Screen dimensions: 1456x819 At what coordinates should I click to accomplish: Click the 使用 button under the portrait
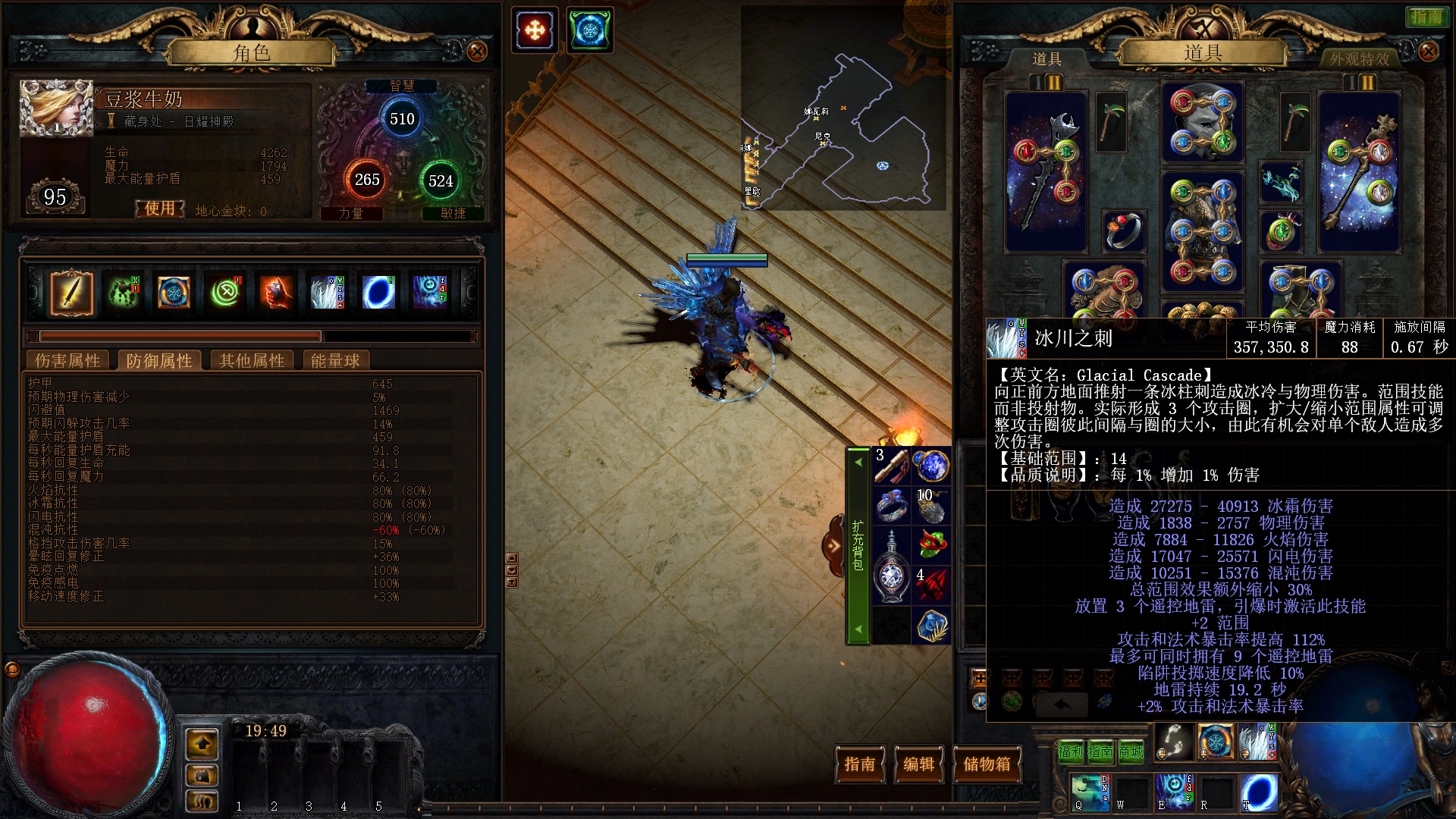click(160, 209)
